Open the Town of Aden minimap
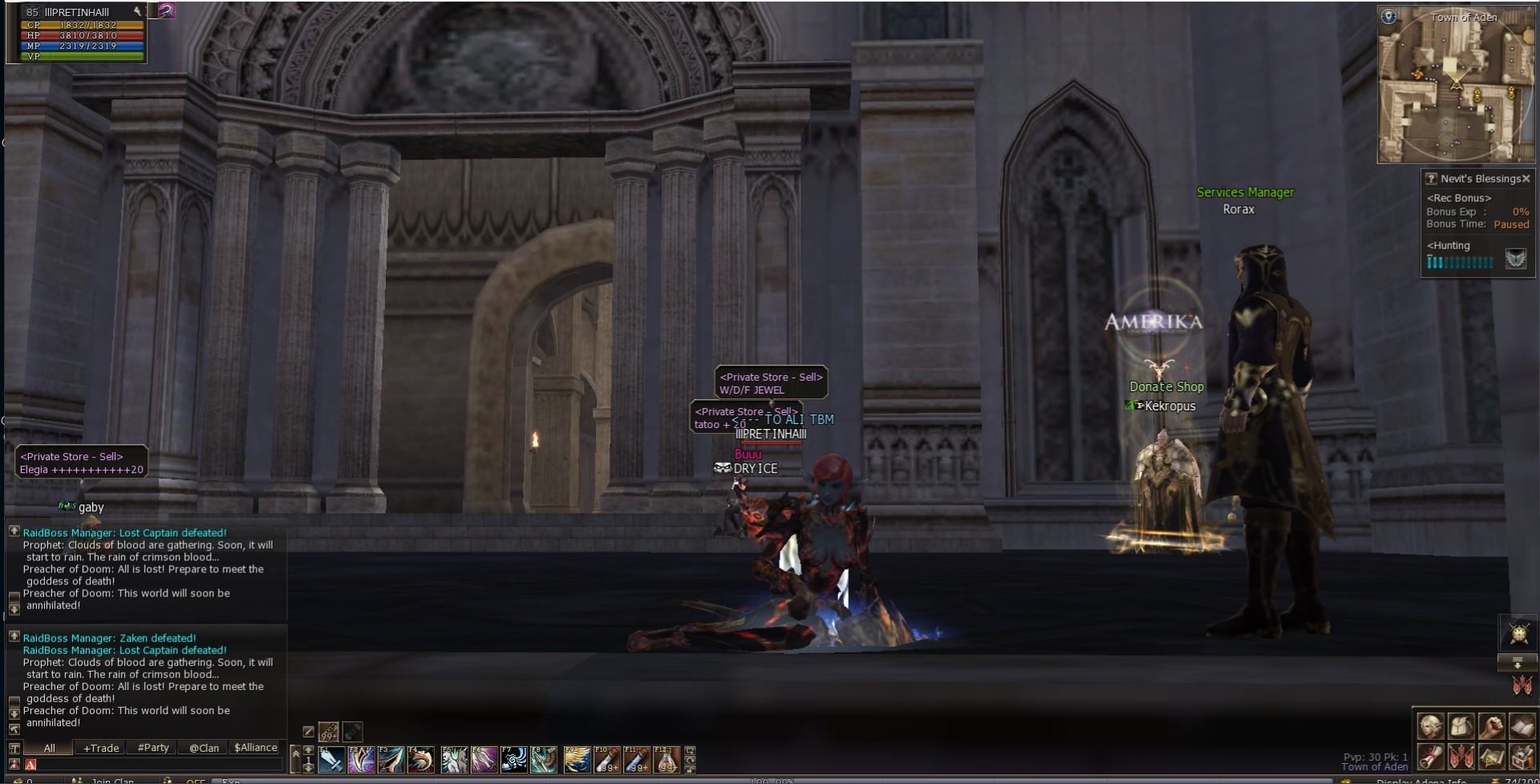Image resolution: width=1540 pixels, height=784 pixels. 1455,84
